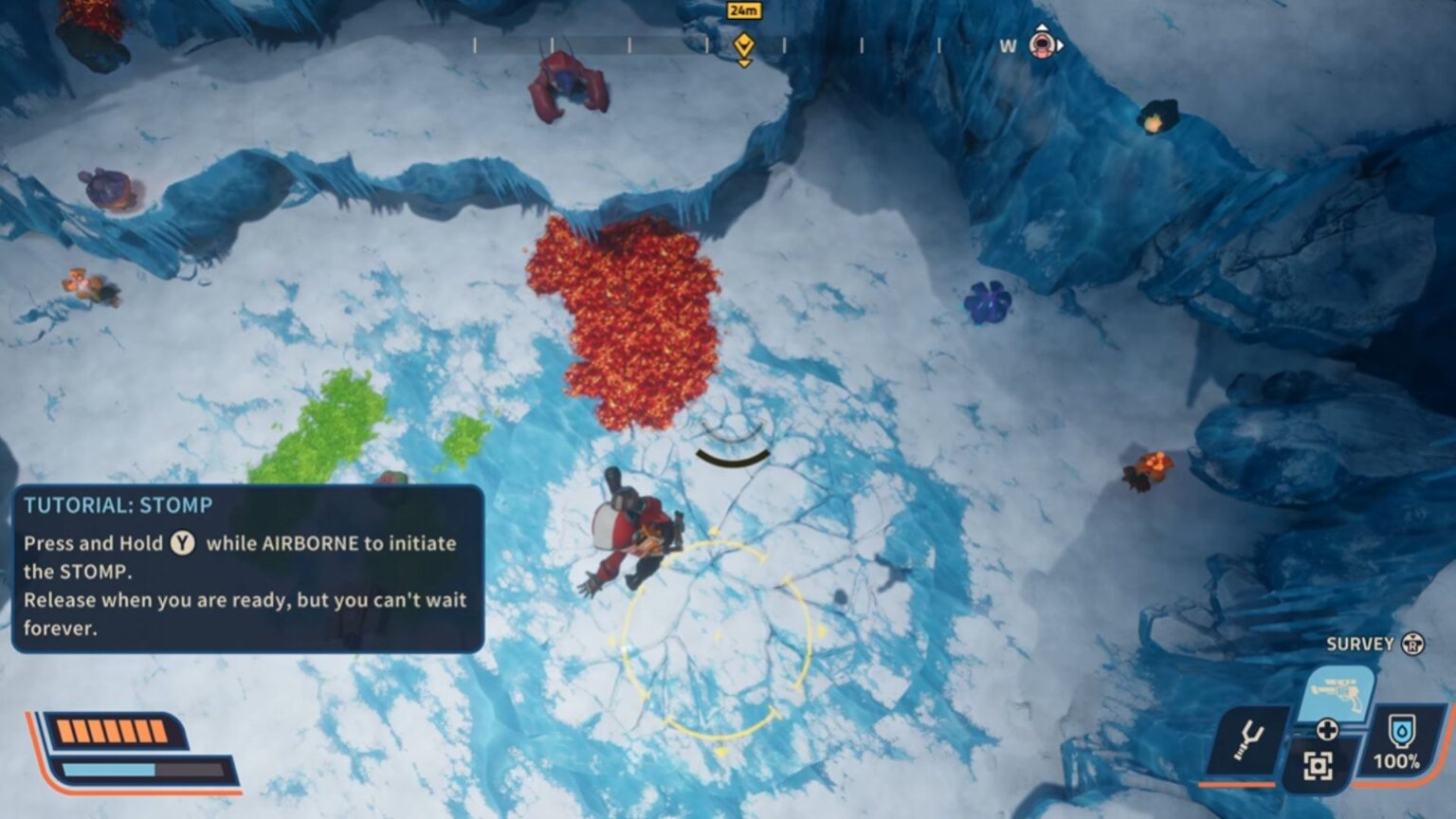This screenshot has height=819, width=1456.
Task: Activate the scanner frame slot
Action: (1318, 765)
